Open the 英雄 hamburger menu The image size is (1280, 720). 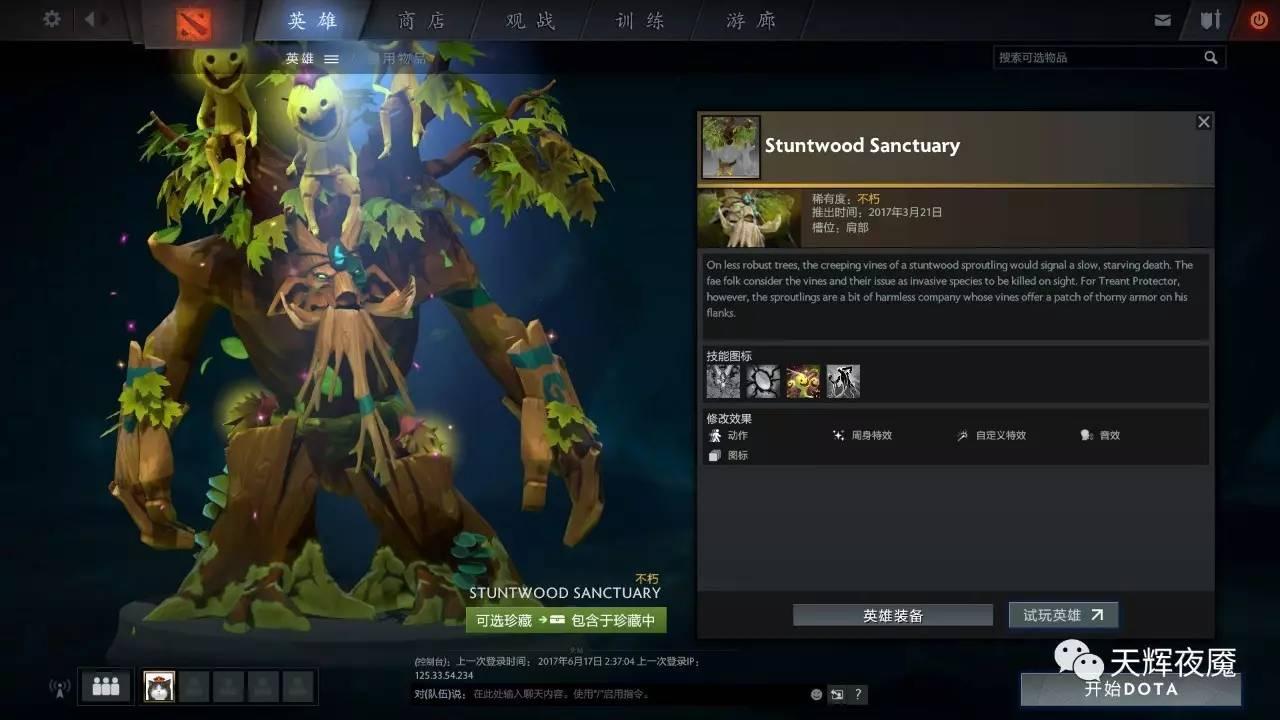click(331, 58)
